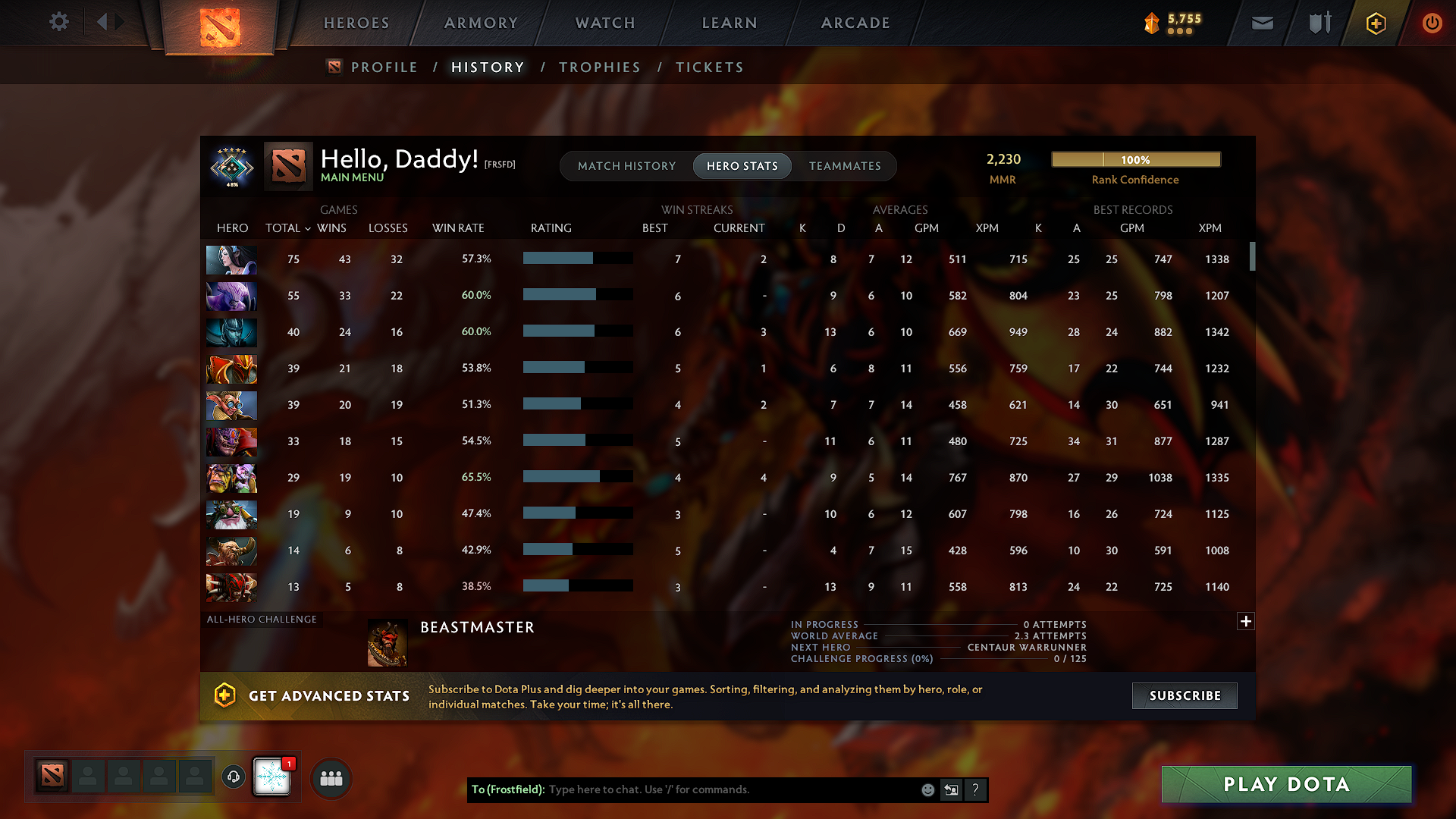
Task: Switch to the MATCH HISTORY tab
Action: click(626, 166)
